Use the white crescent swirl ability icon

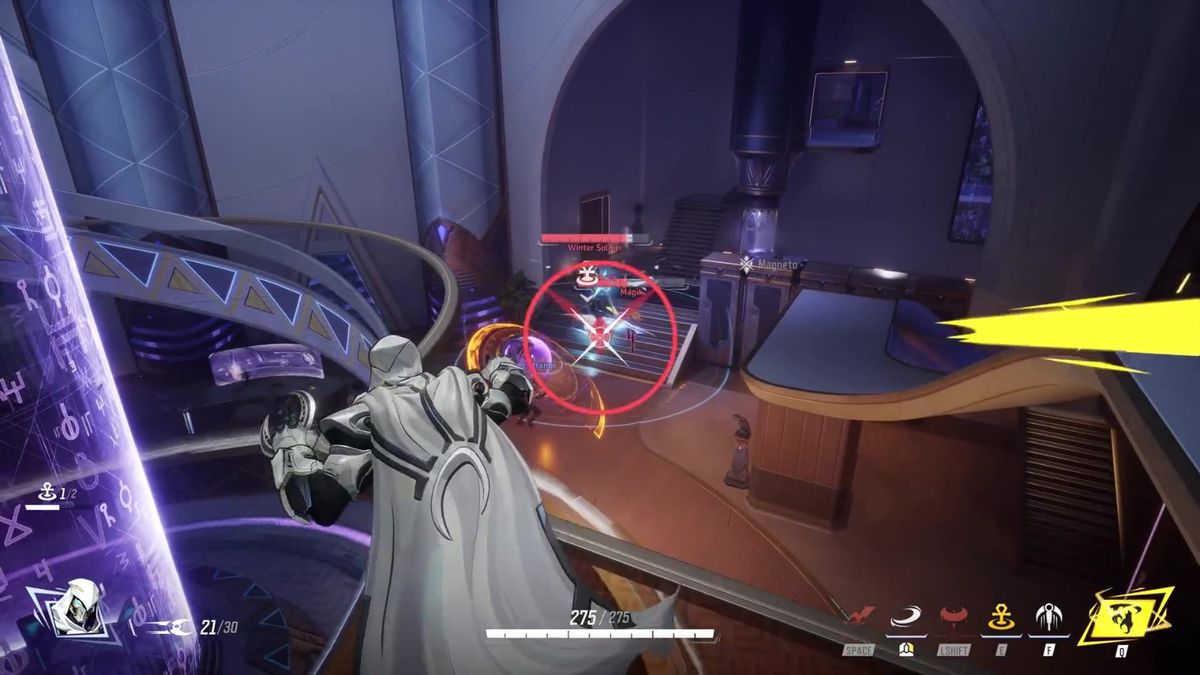point(906,617)
